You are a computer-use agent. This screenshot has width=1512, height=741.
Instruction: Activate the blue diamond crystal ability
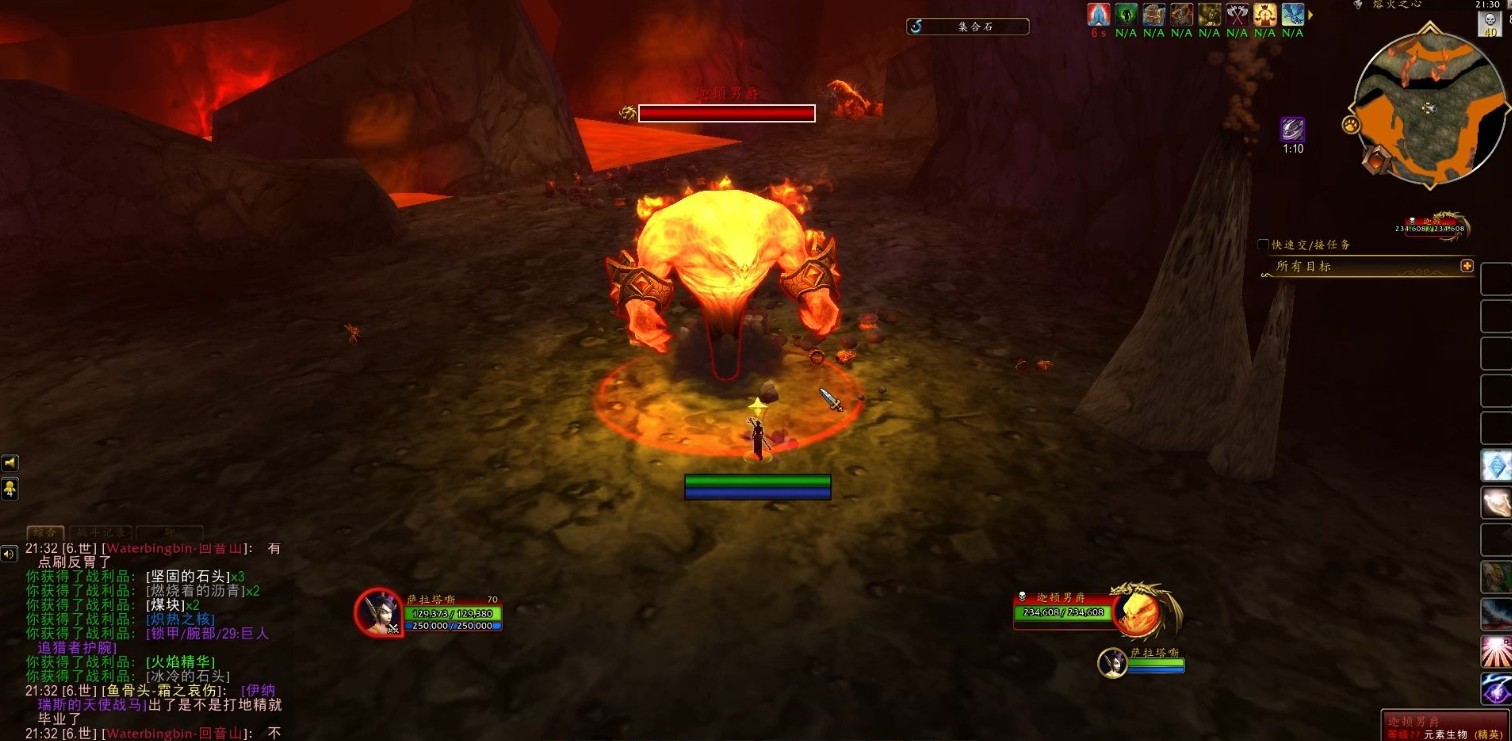(1496, 464)
